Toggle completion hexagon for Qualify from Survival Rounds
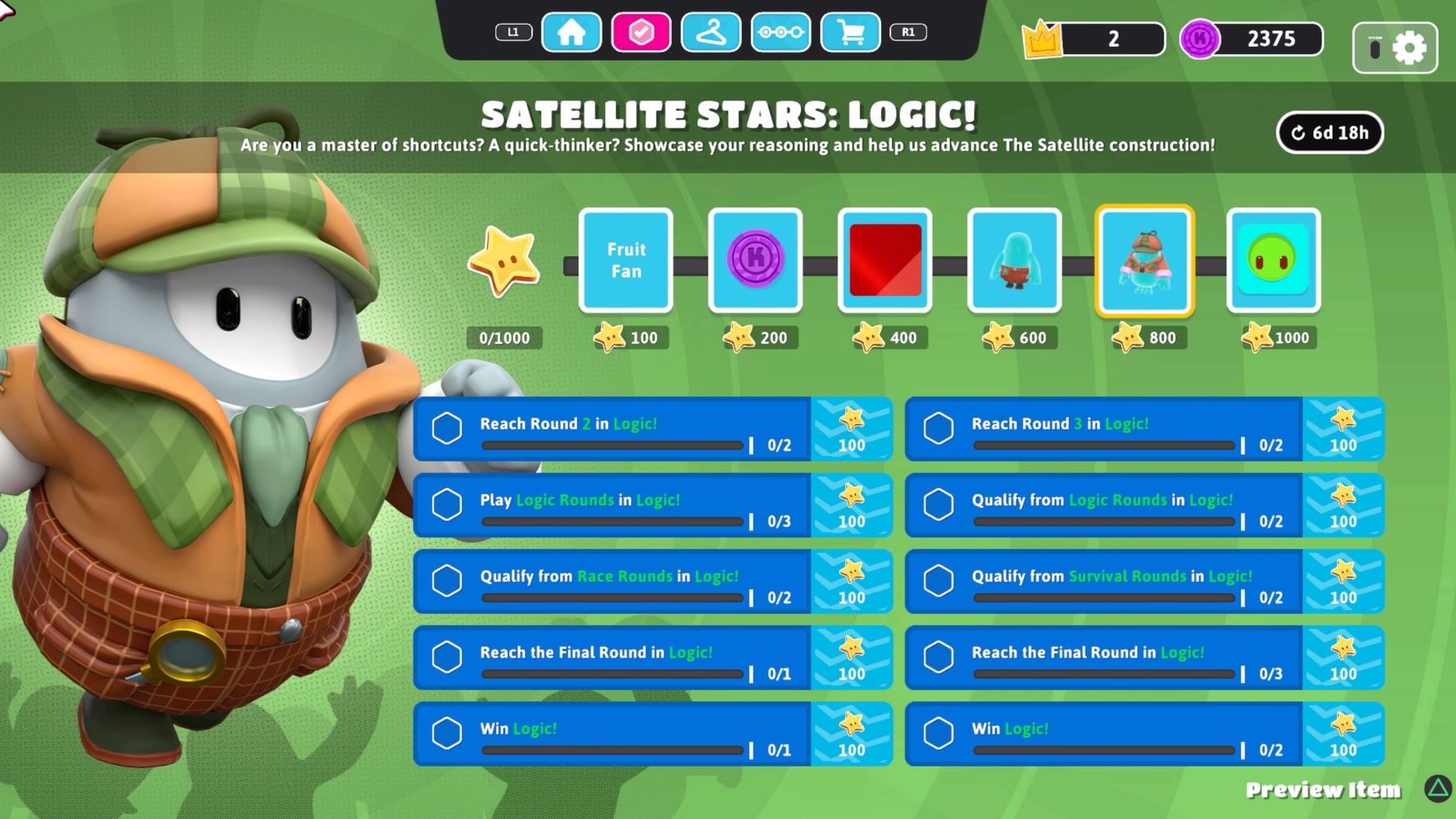 click(938, 581)
